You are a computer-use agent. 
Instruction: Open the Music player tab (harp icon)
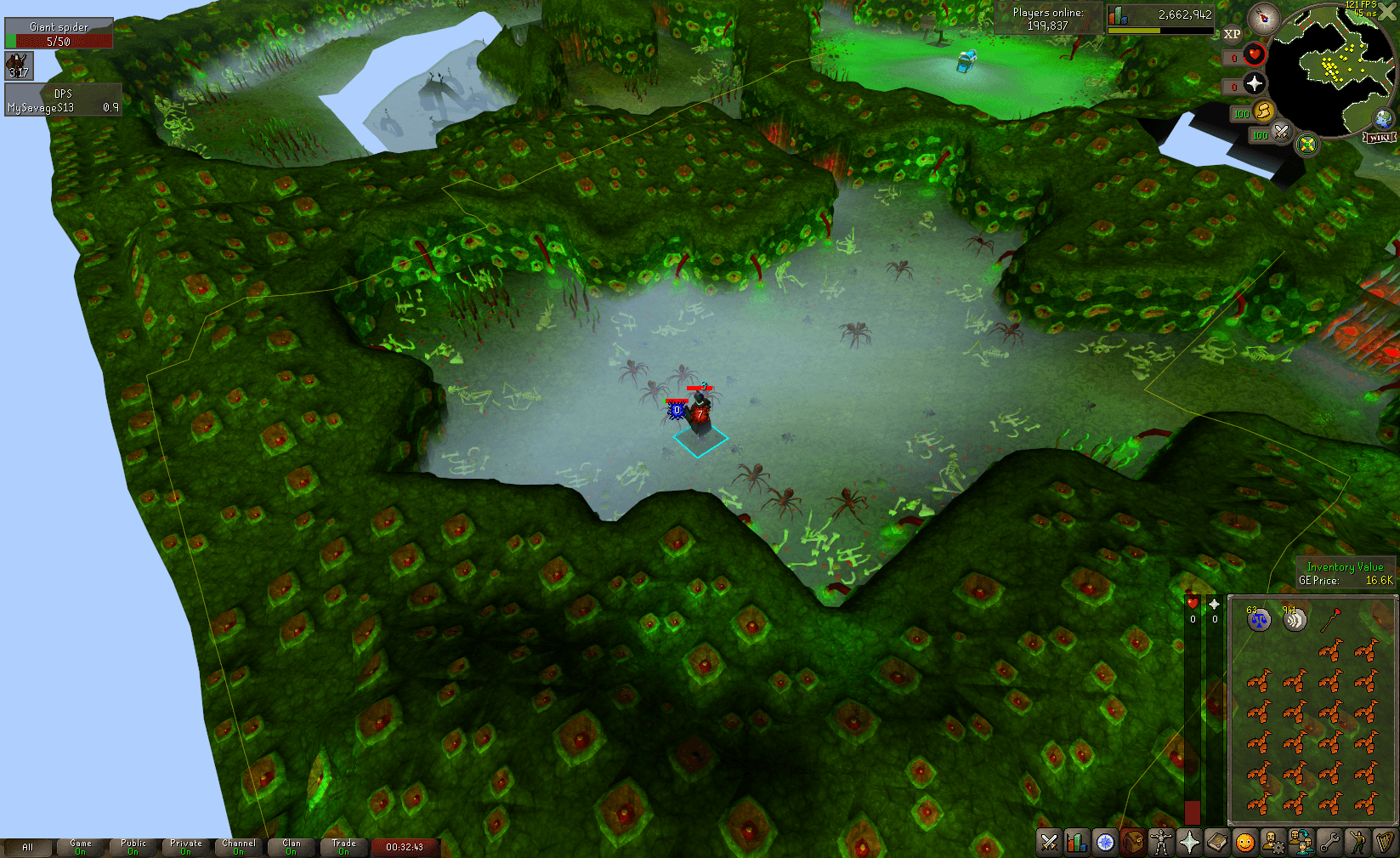click(1386, 843)
